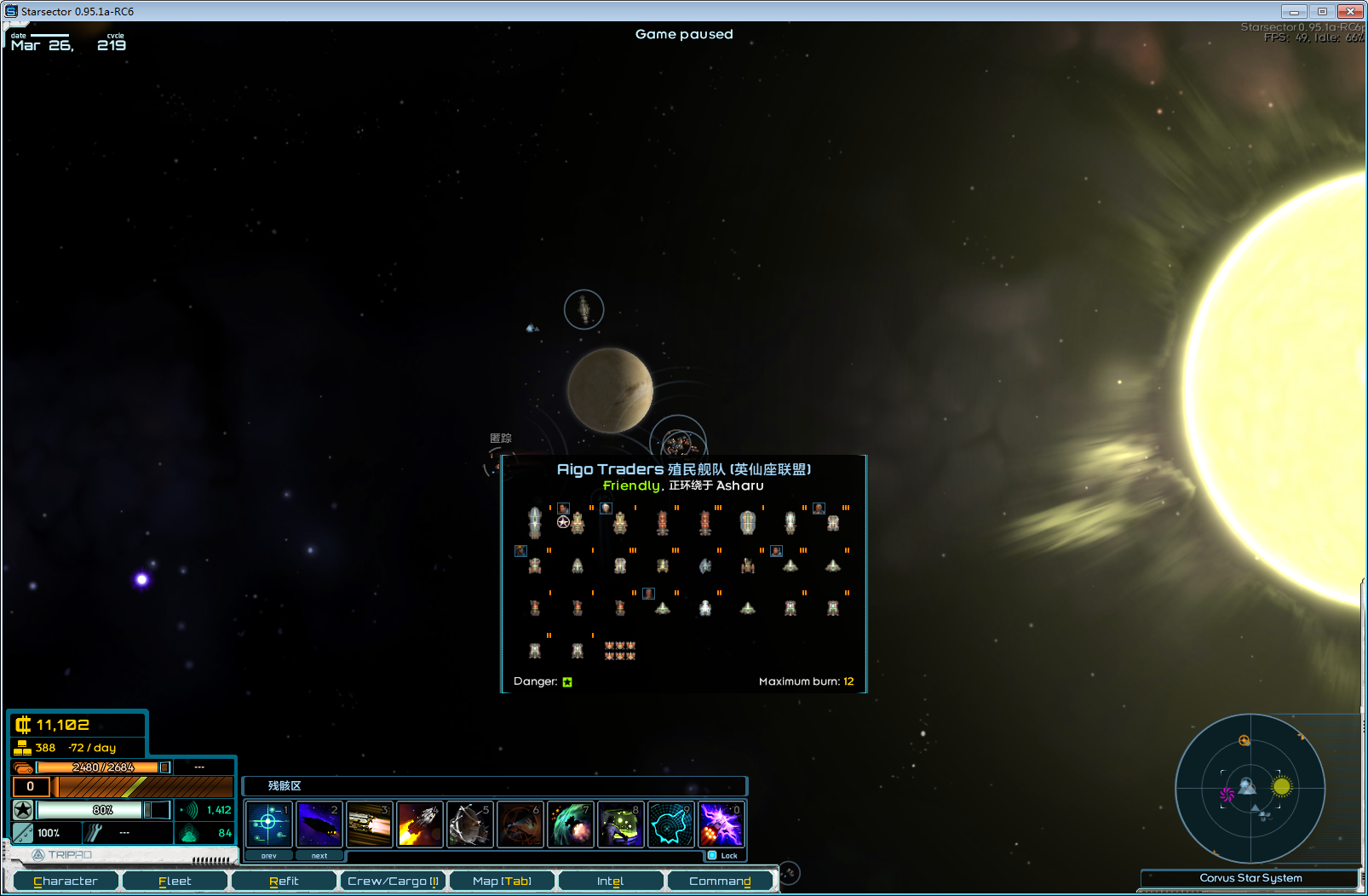The height and width of the screenshot is (896, 1368).
Task: Open the Map screen
Action: (502, 881)
